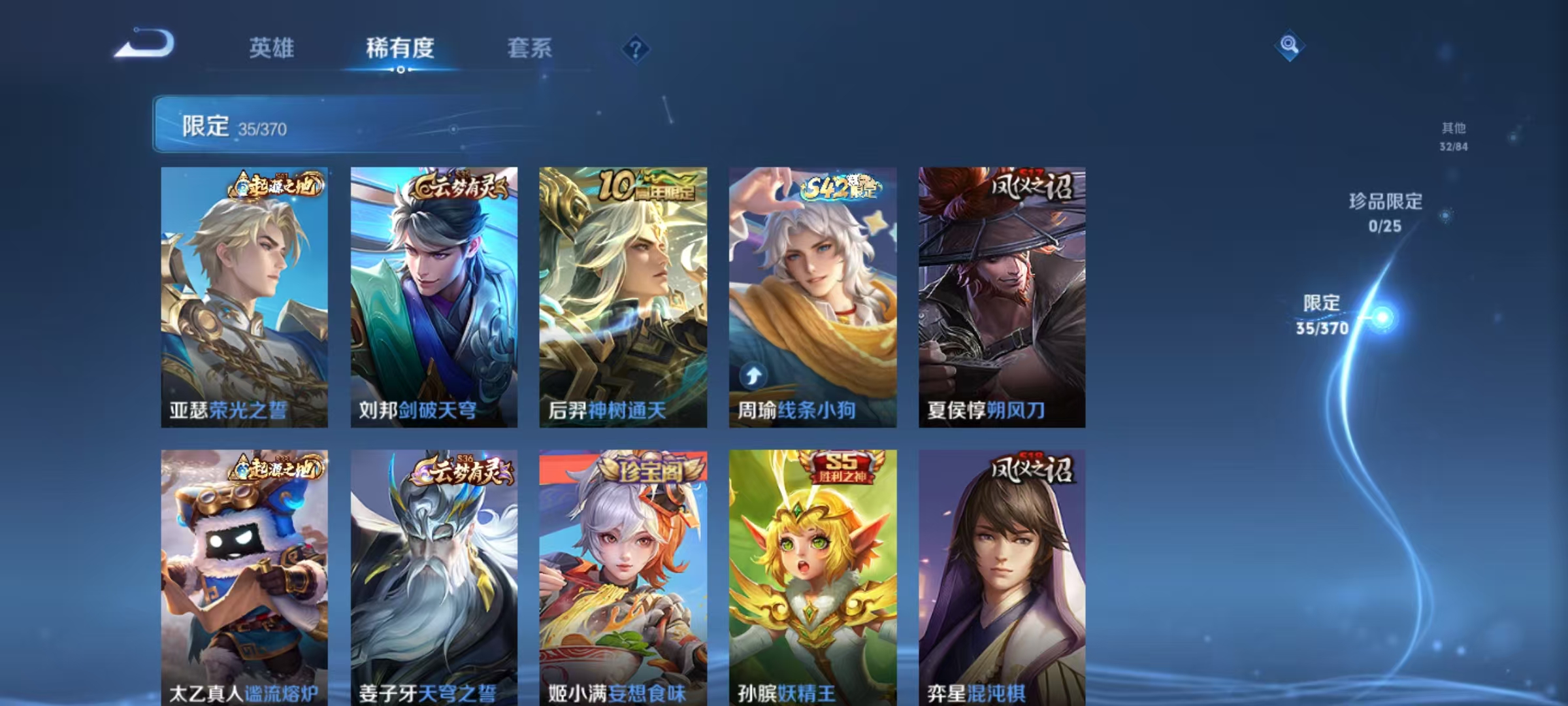The height and width of the screenshot is (706, 1568).
Task: Click the 弈星混沌棋 skin name
Action: [977, 694]
